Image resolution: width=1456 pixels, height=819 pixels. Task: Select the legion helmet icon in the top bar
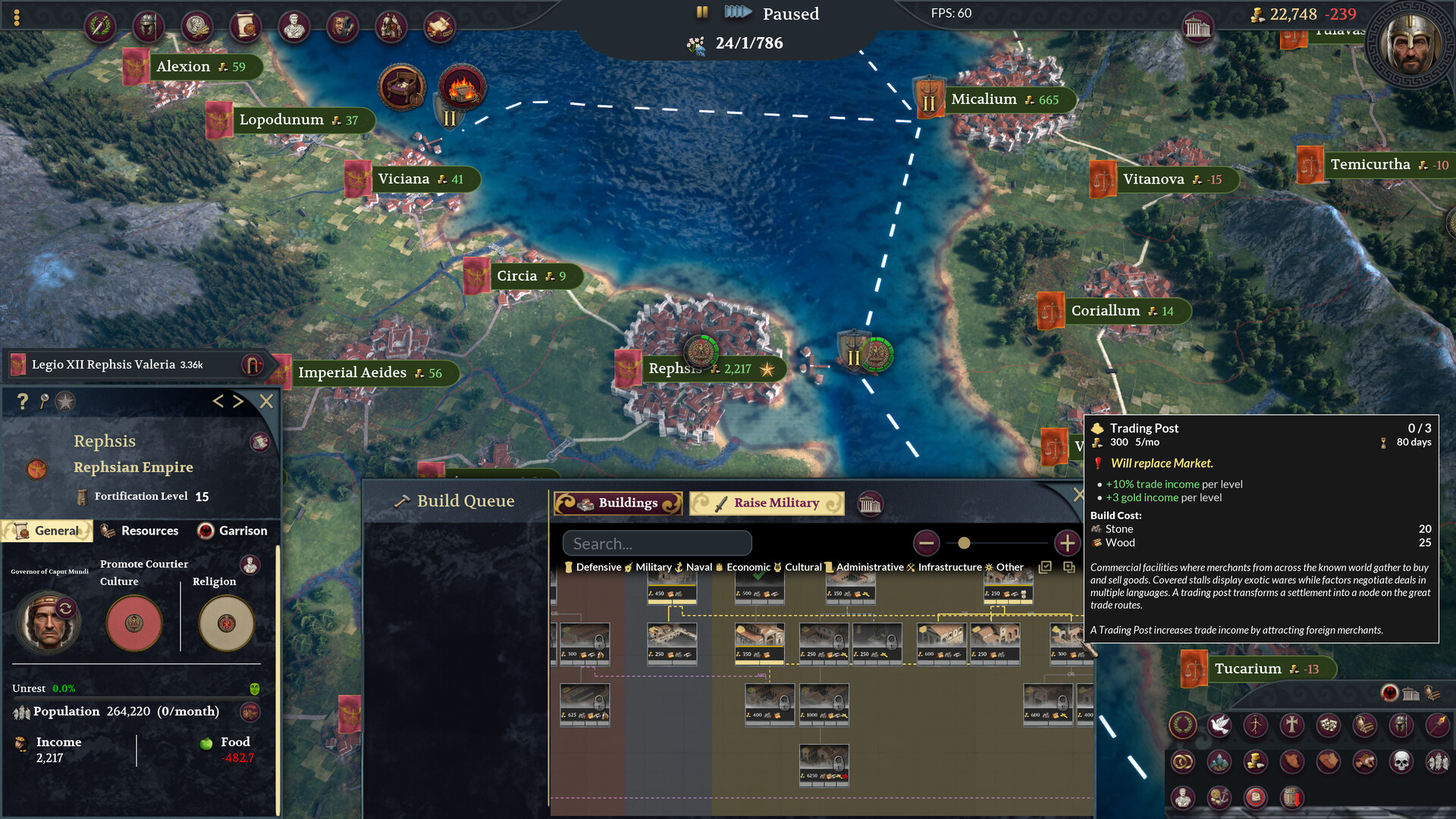coord(148,25)
